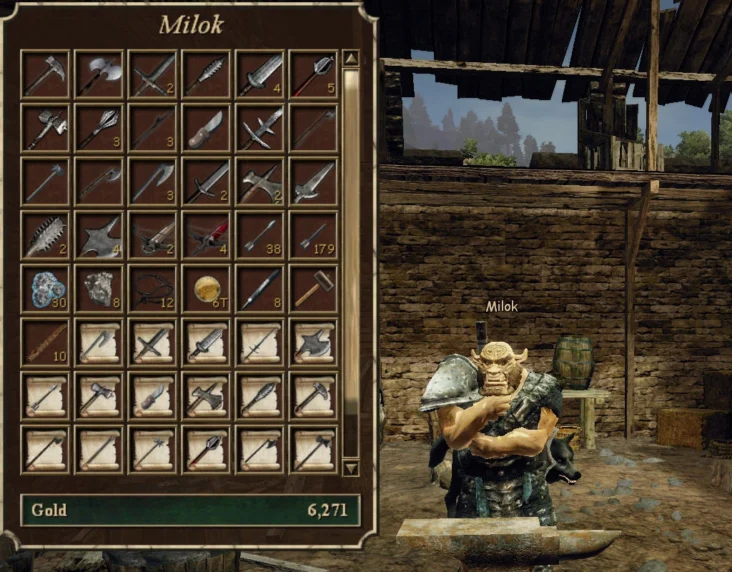Choose the grey ore lump stack of 8
This screenshot has width=732, height=572.
99,289
